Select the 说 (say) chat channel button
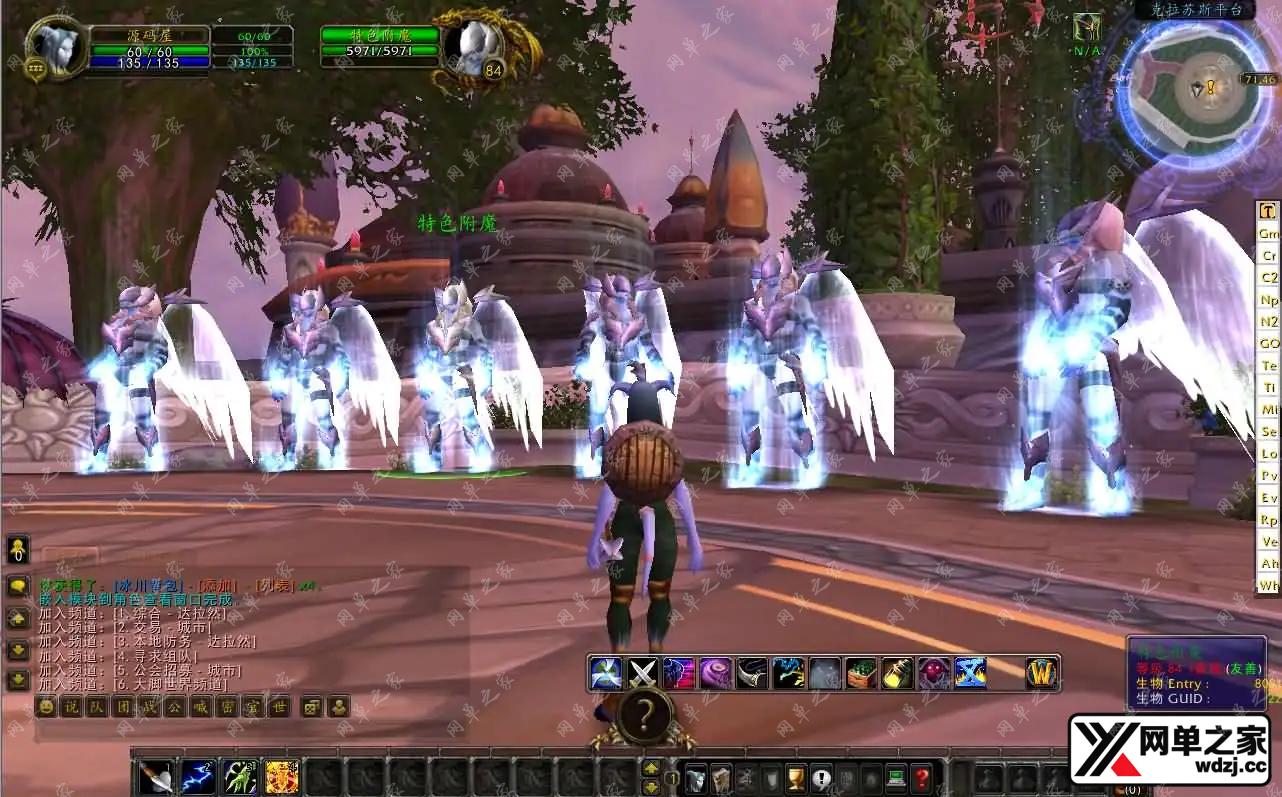Screen dimensions: 1282x797 [70, 706]
